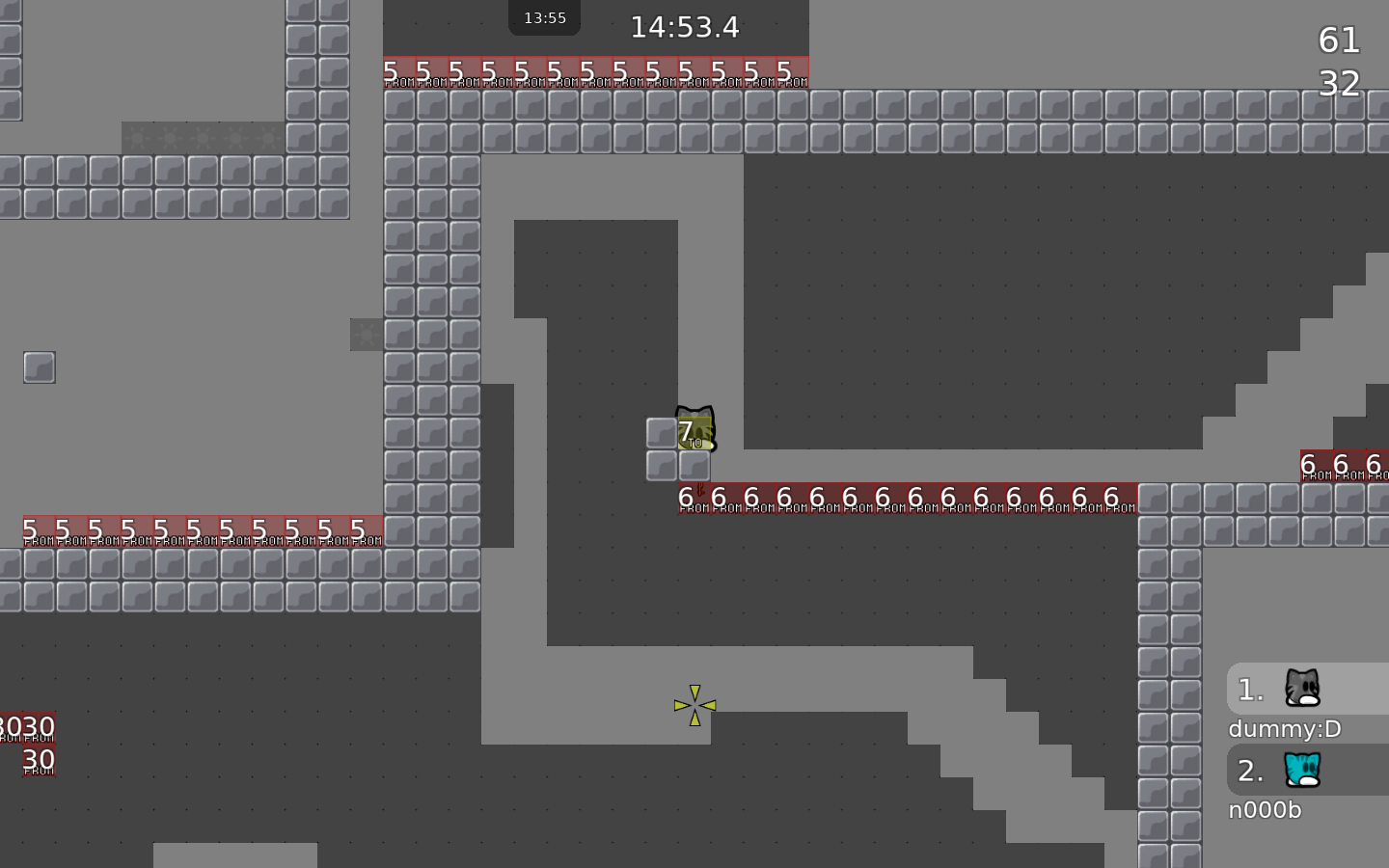Screen dimensions: 1389x868
Task: Select the n000b name in the scoreboard
Action: [1264, 810]
